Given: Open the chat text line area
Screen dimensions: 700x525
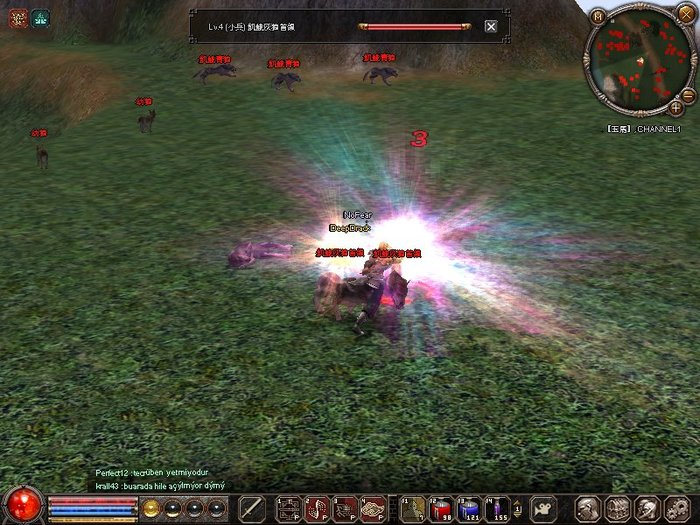Looking at the screenshot, I should [160, 485].
